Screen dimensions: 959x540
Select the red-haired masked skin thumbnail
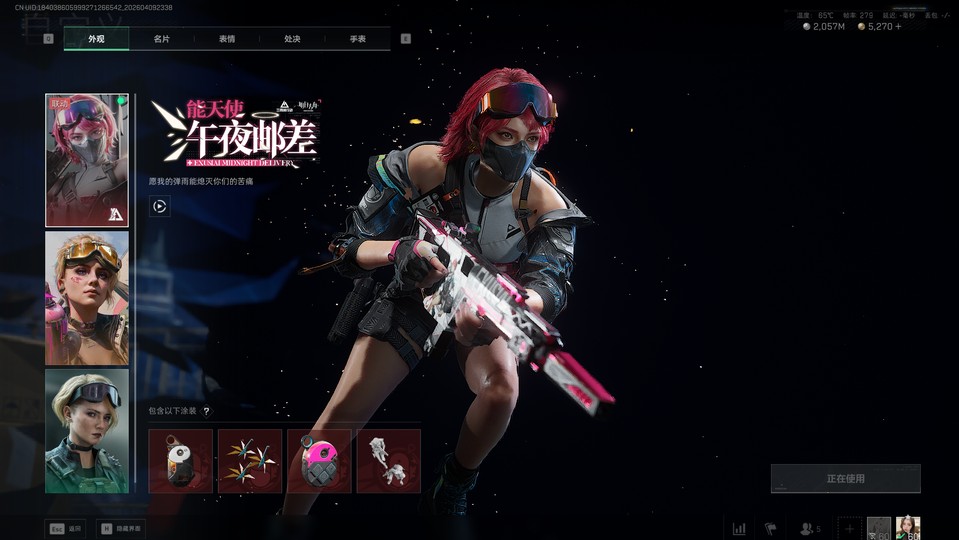[87, 160]
